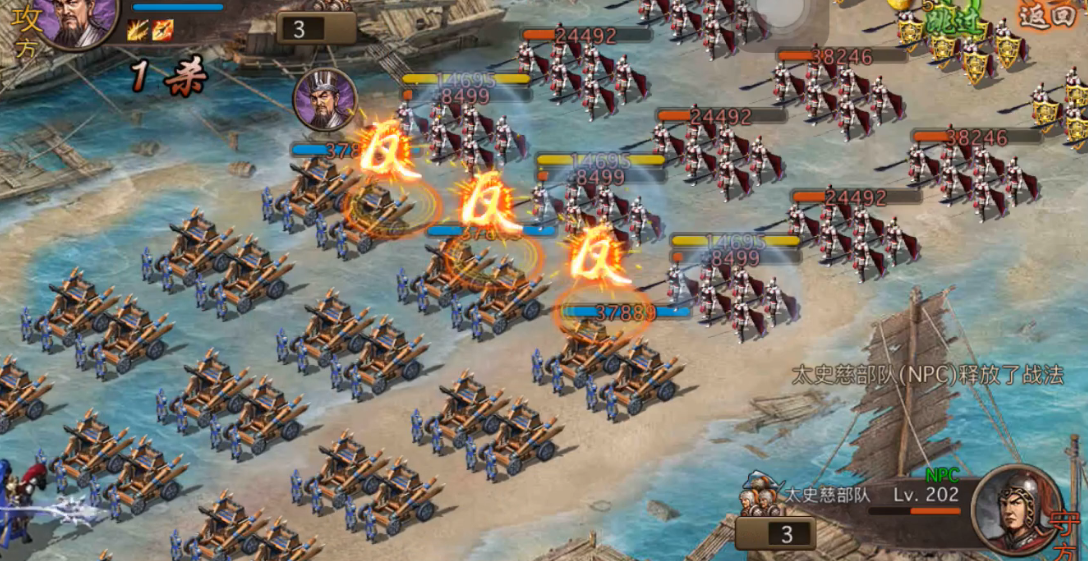Open the defender troop soldiers icon
This screenshot has width=1088, height=561.
pos(760,497)
